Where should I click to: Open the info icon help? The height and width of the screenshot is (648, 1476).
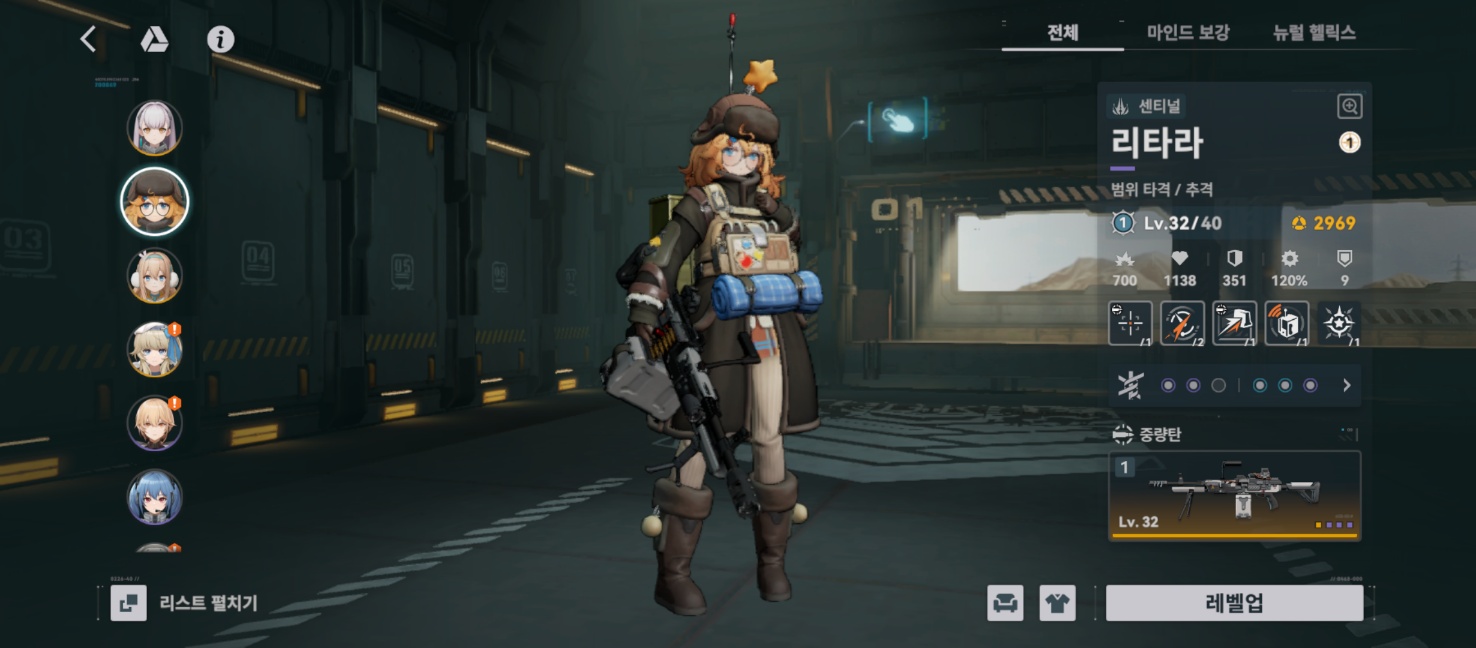(220, 39)
